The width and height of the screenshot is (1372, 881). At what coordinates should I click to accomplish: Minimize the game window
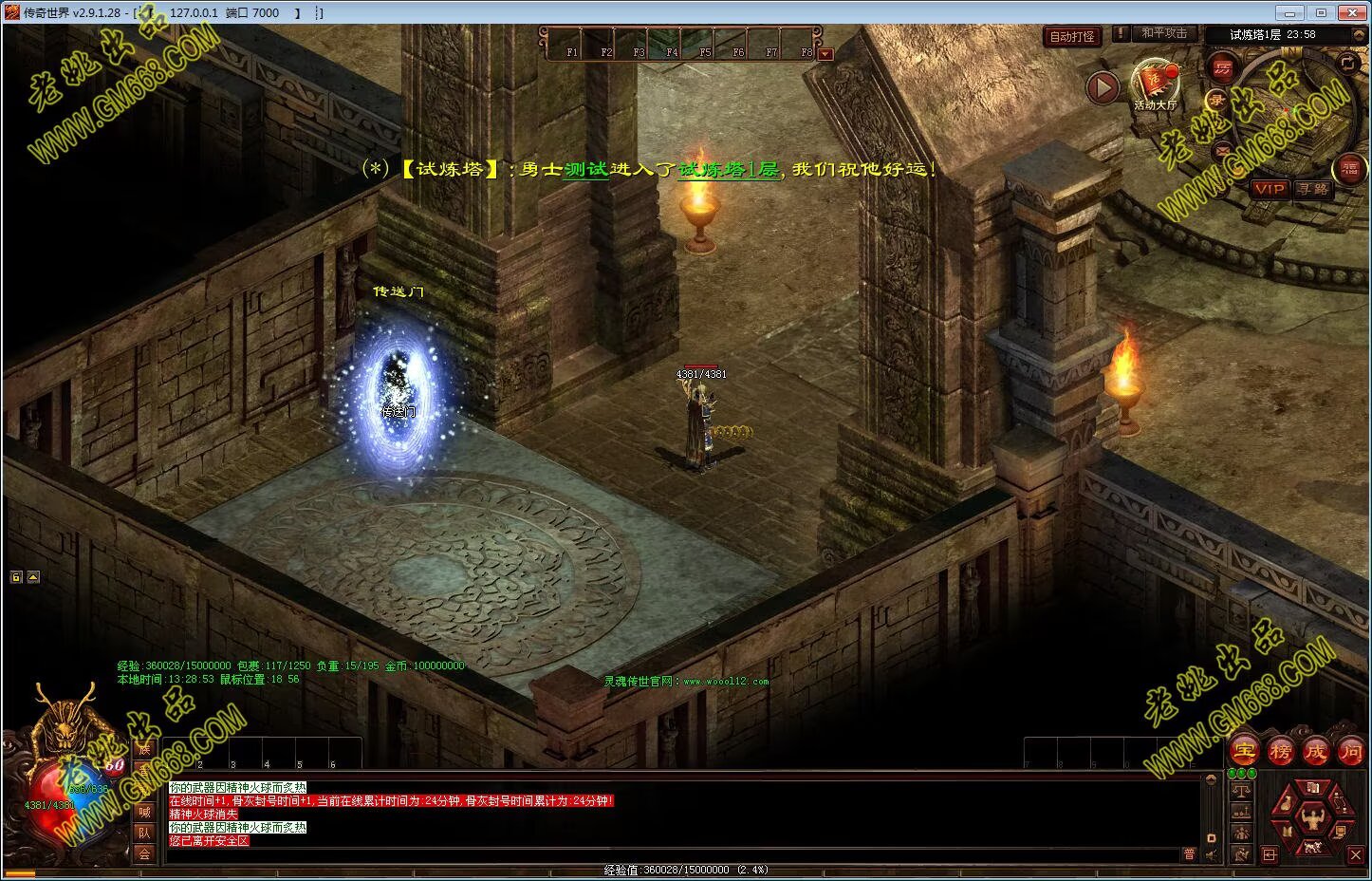(x=1287, y=13)
